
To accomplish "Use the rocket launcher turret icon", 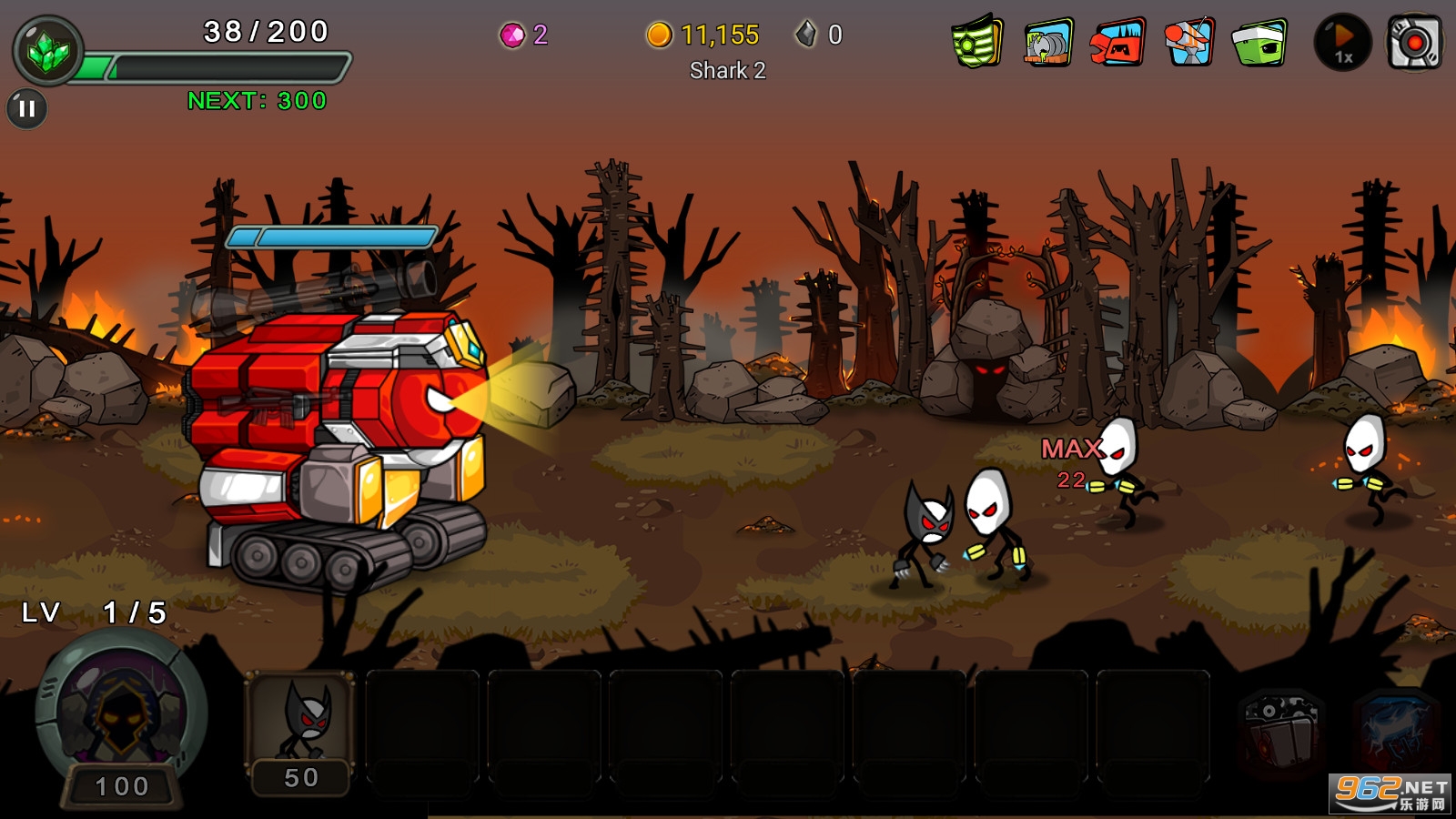I will coord(1188,42).
